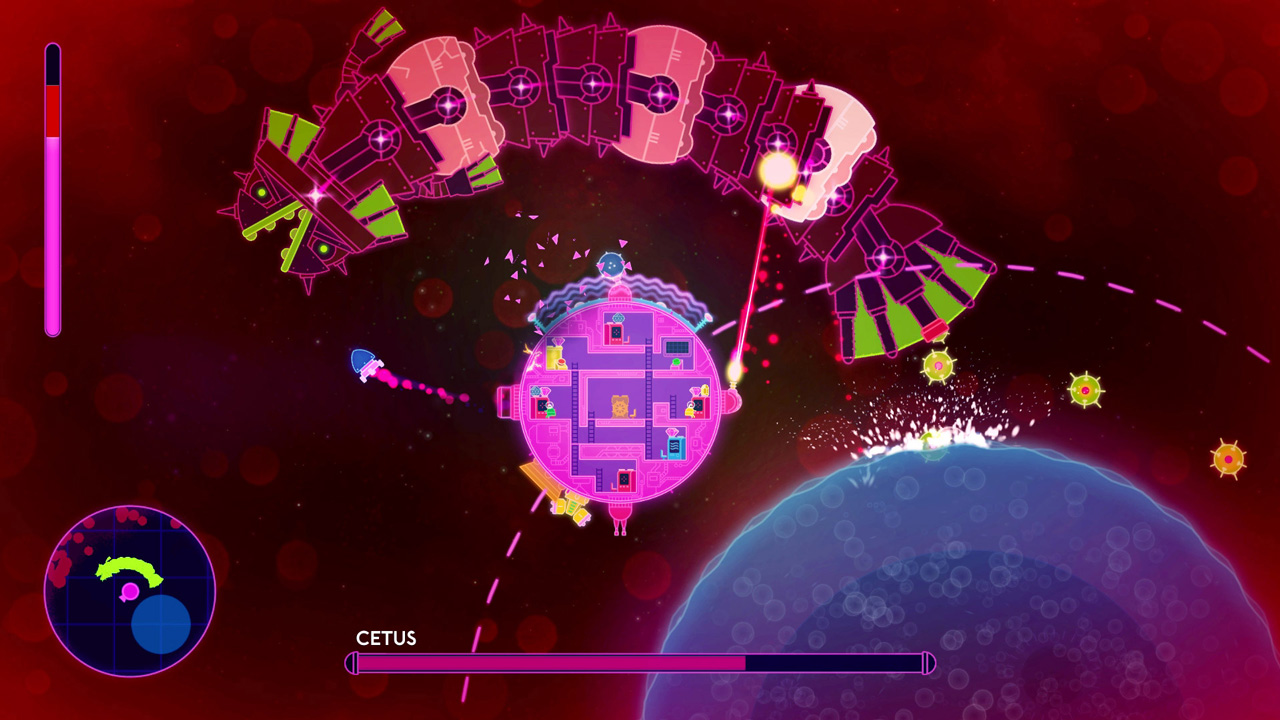Toggle the blue navigation dome atop the ship
The height and width of the screenshot is (720, 1280).
pos(611,264)
